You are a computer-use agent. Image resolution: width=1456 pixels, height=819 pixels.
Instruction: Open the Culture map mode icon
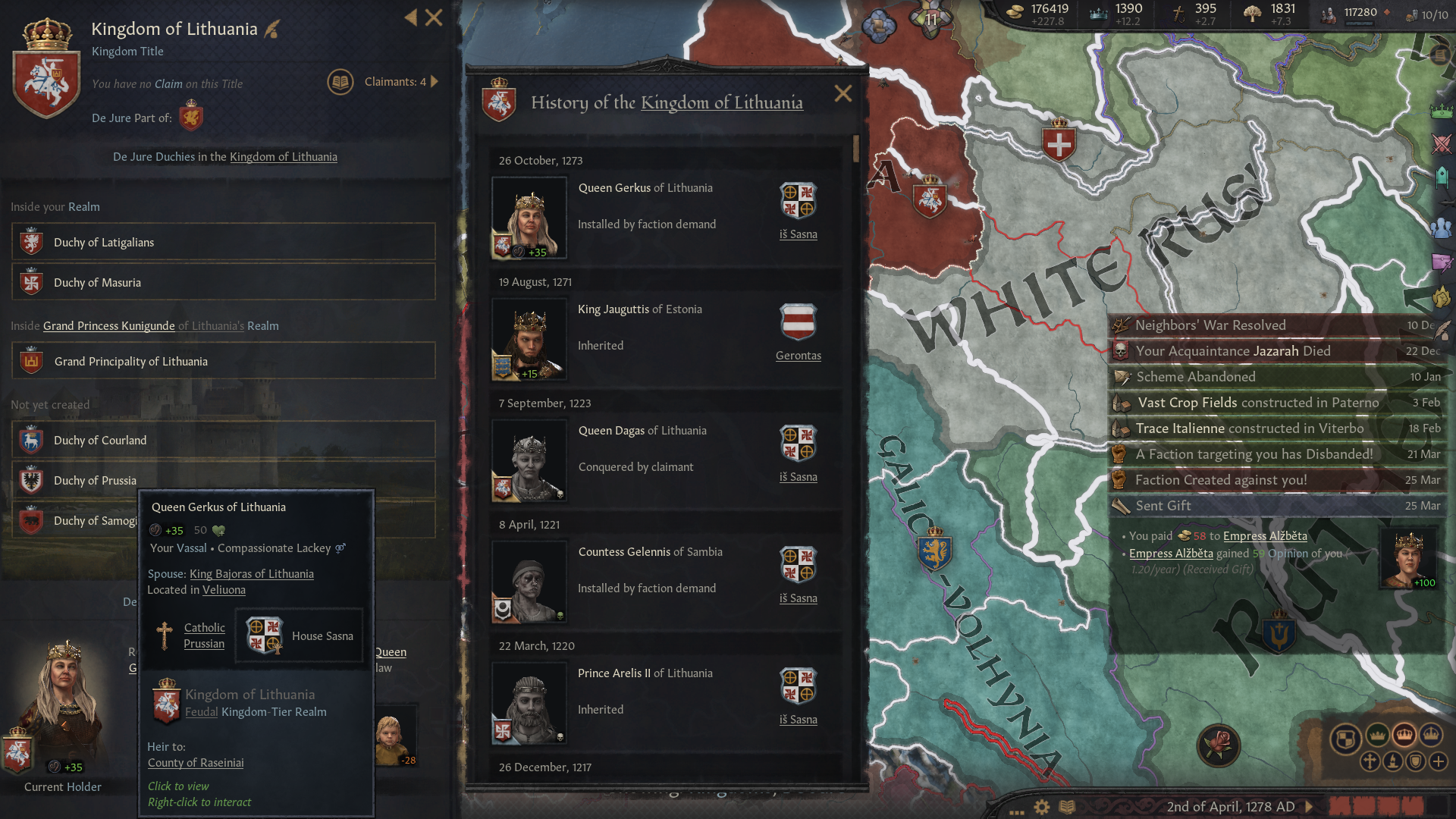point(1394,763)
